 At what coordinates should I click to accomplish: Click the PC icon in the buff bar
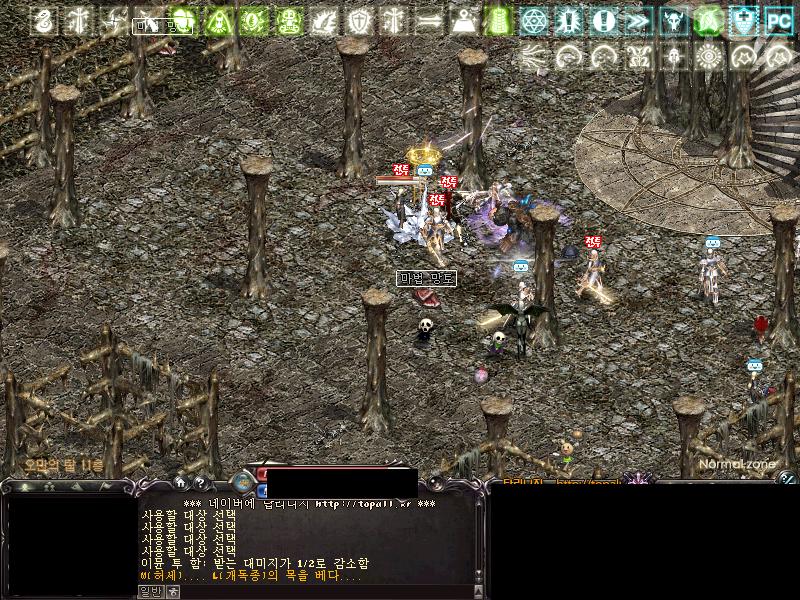coord(778,20)
